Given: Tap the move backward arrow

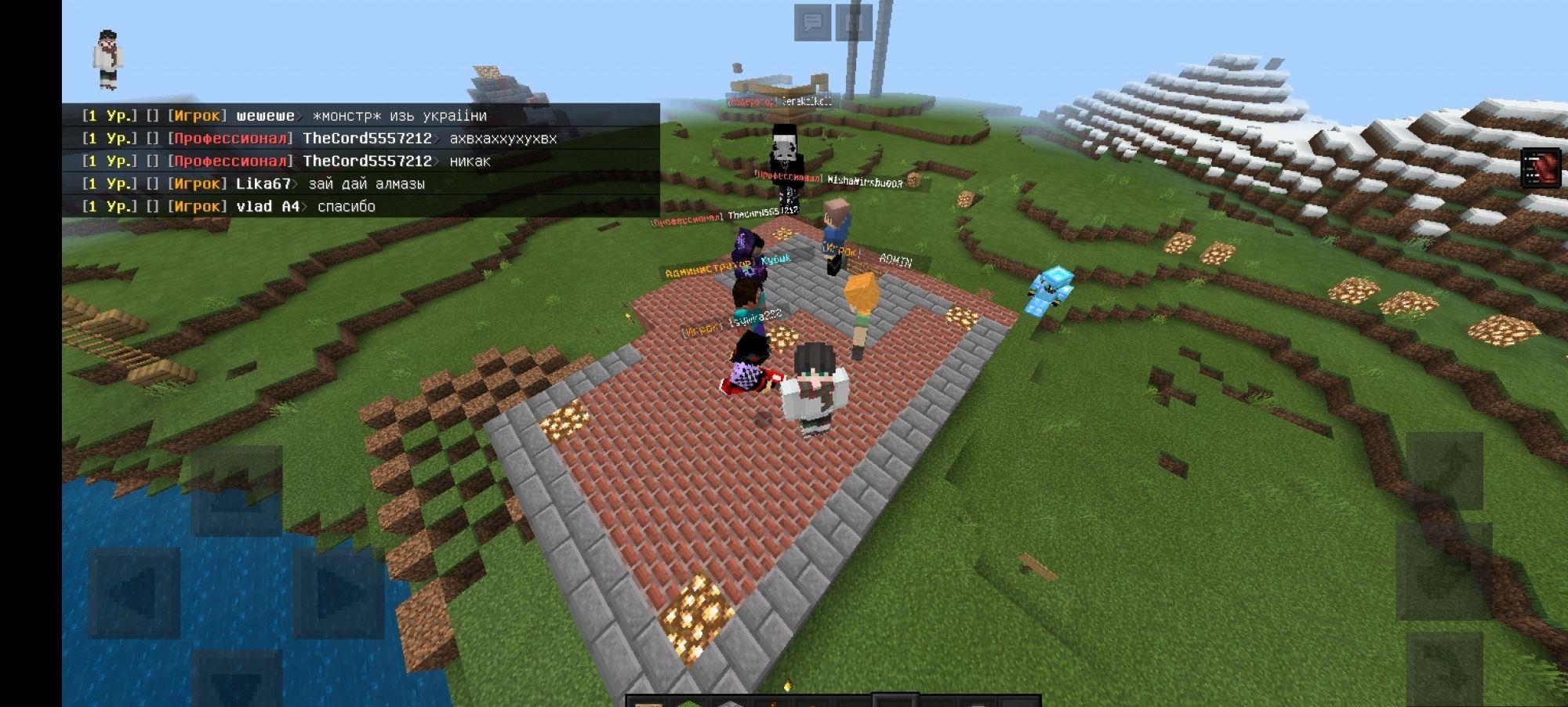Looking at the screenshot, I should click(236, 680).
